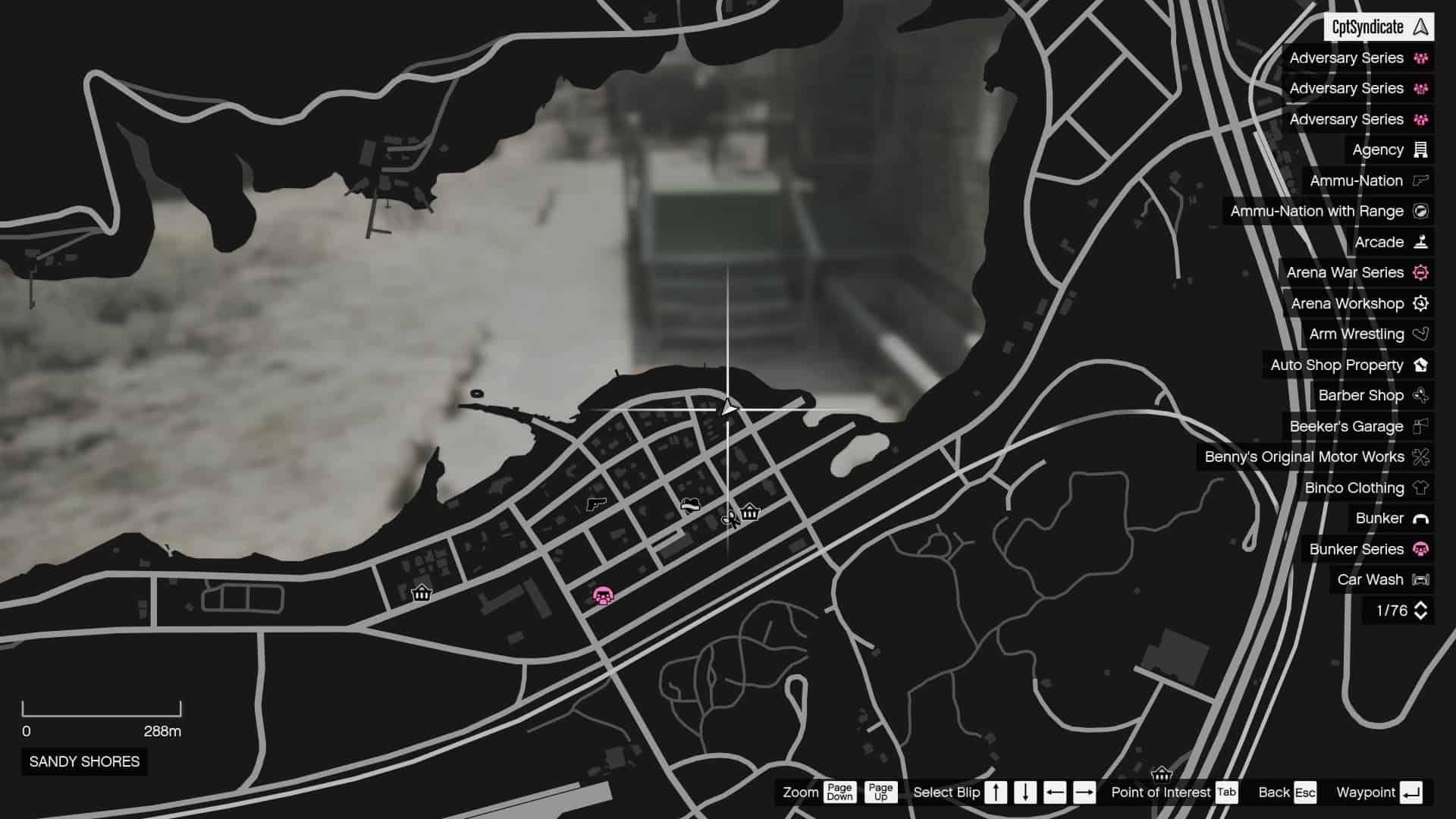Click the mask shop blip on the map
Image resolution: width=1456 pixels, height=819 pixels.
tap(689, 504)
